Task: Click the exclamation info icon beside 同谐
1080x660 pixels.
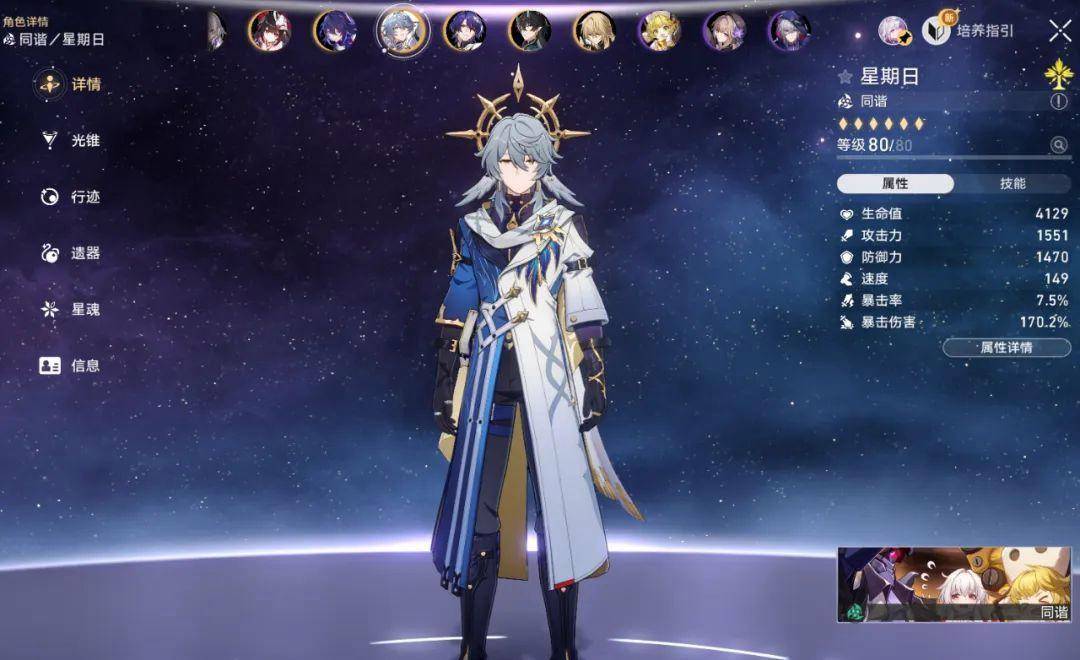Action: click(1058, 101)
